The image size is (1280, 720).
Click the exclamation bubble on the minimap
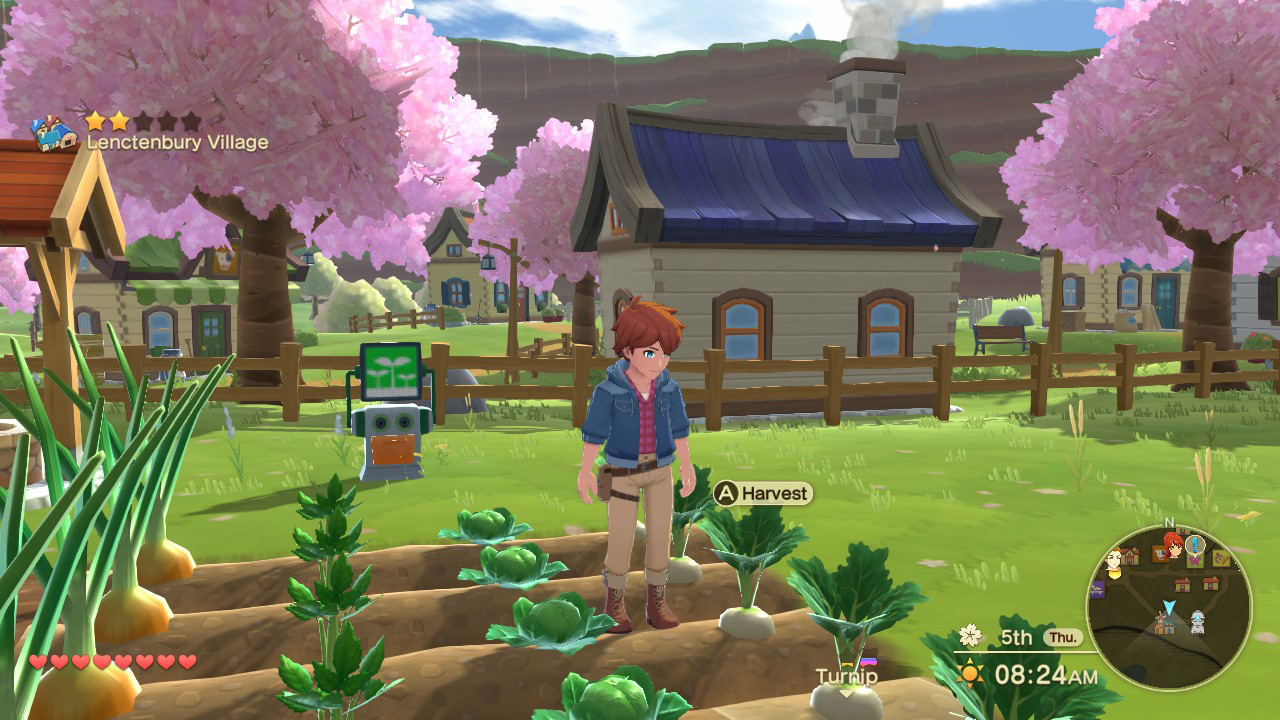[1194, 544]
